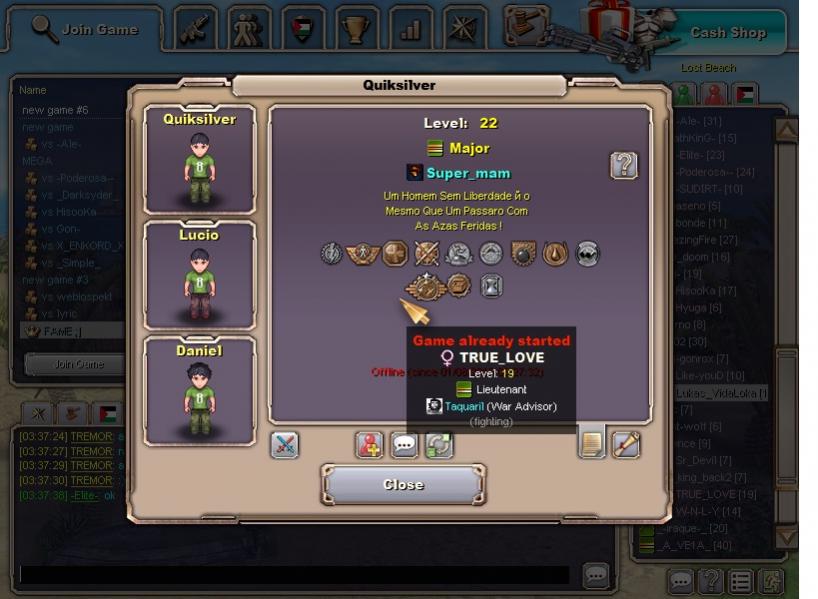
Task: Switch to the Join Game tab
Action: (x=85, y=29)
